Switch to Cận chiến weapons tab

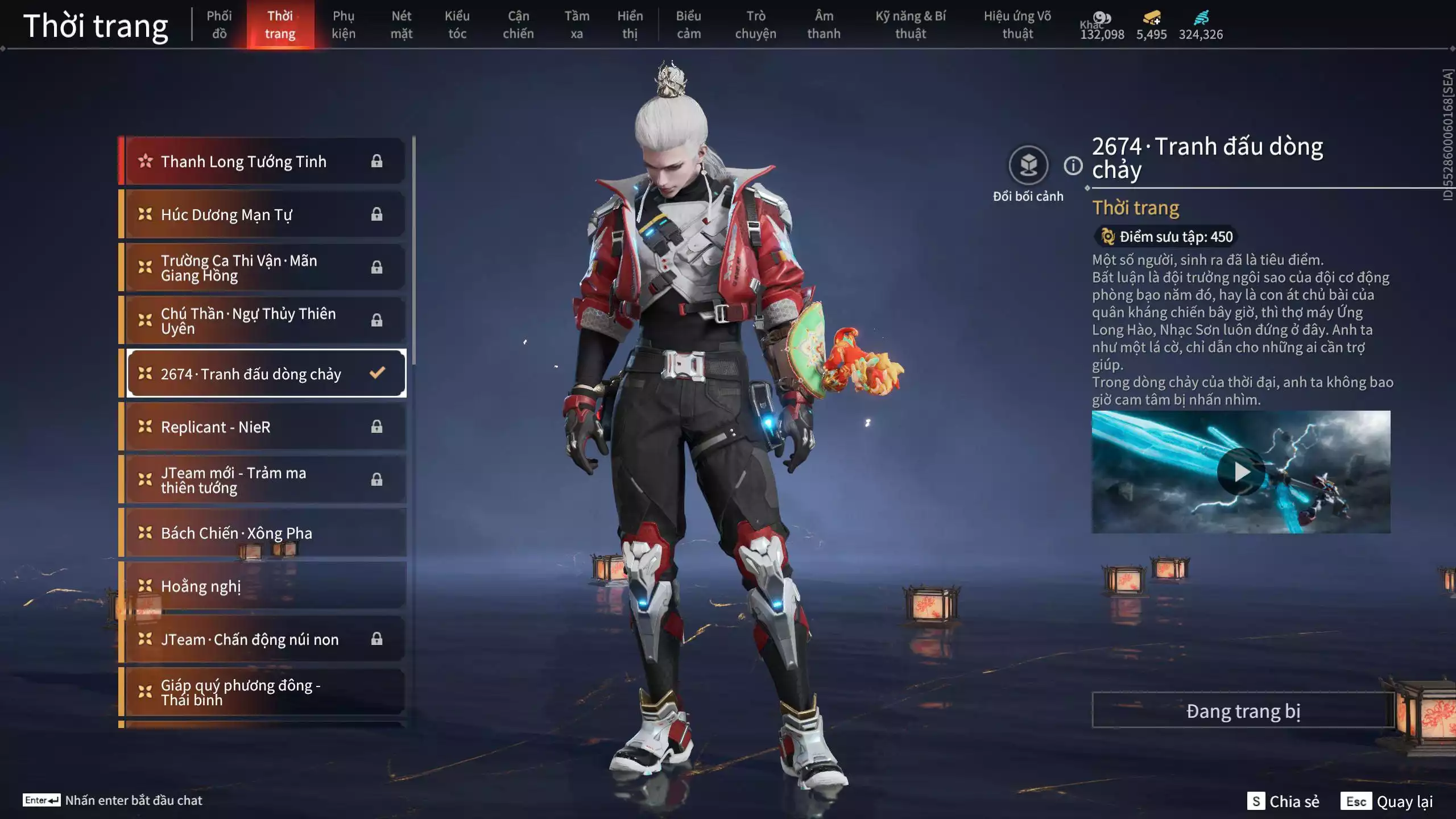[x=518, y=24]
